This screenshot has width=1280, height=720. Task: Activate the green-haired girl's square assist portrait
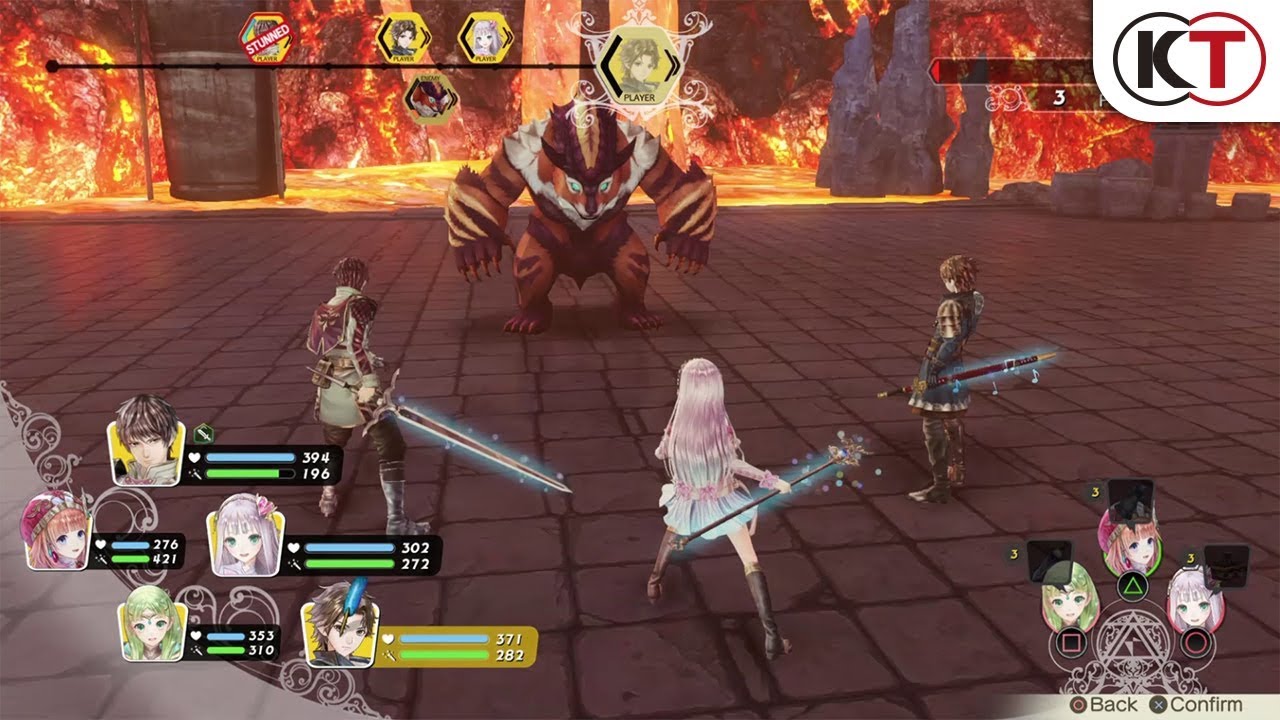click(x=1070, y=602)
